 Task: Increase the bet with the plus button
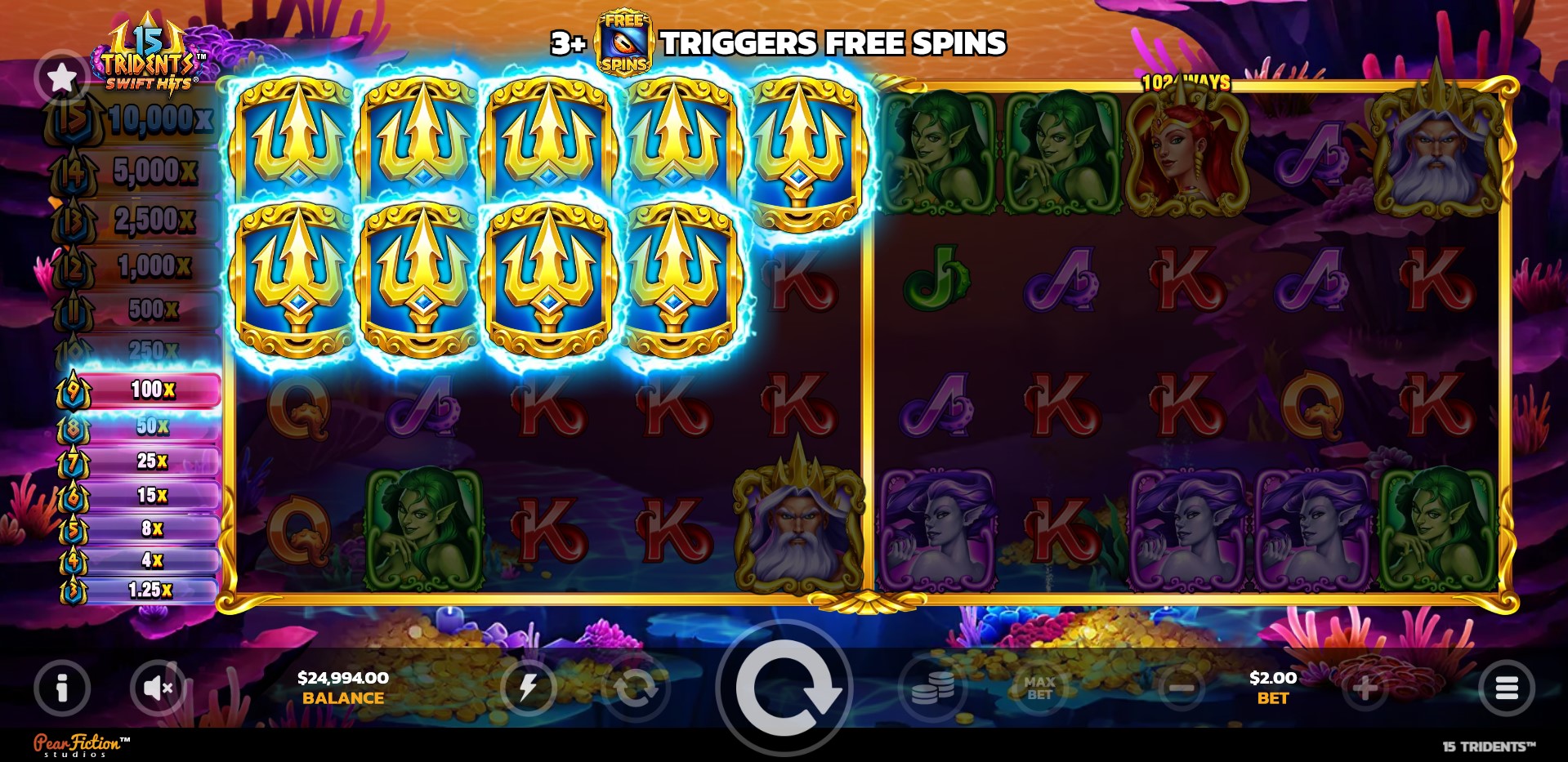[x=1365, y=688]
